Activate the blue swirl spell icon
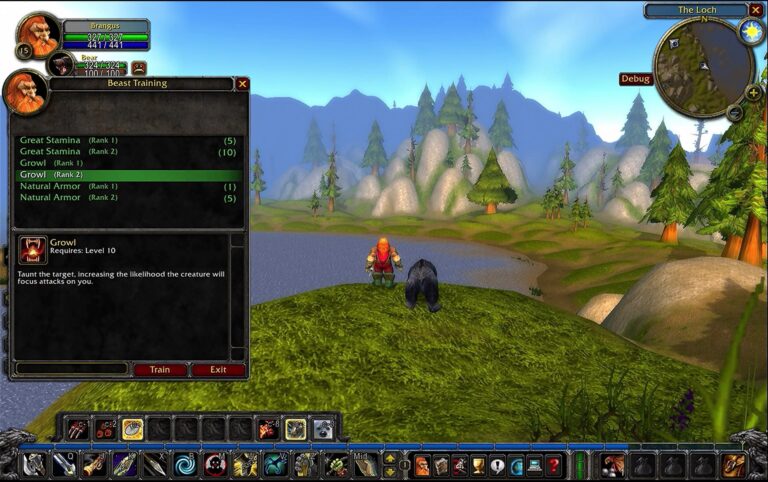 [x=184, y=465]
